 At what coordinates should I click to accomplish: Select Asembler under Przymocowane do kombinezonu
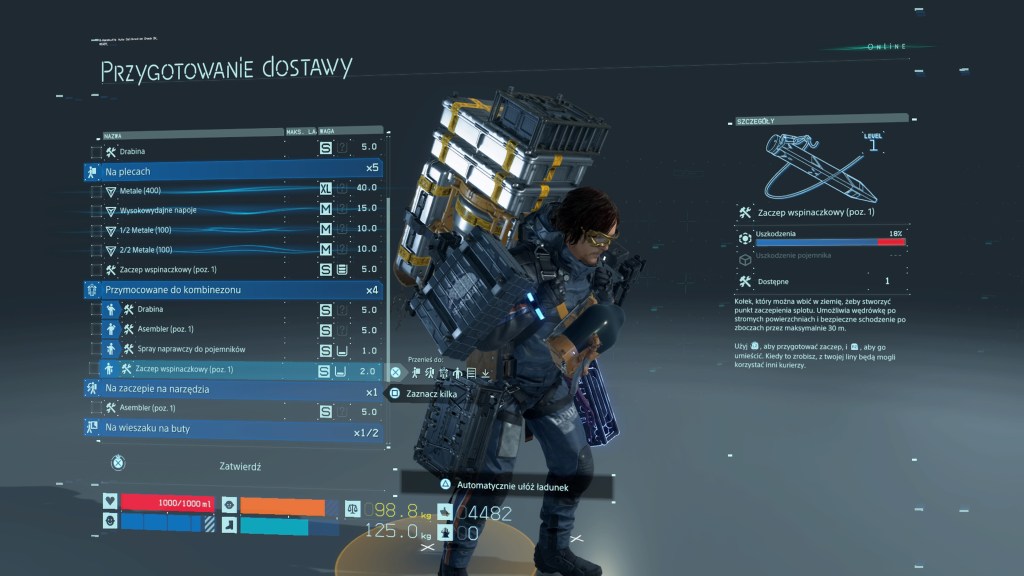tap(230, 330)
